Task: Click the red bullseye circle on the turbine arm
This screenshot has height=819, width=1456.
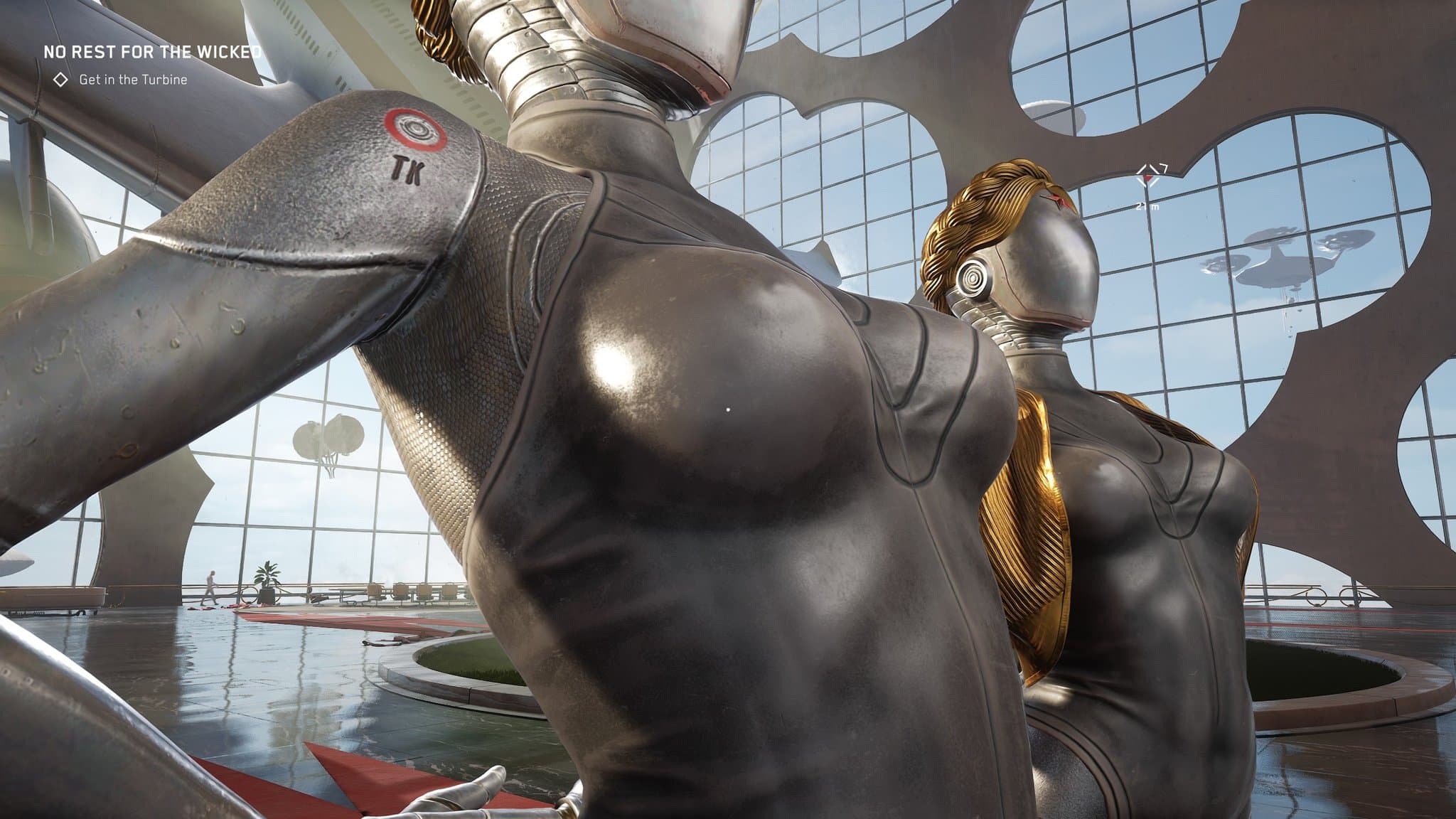Action: click(x=413, y=129)
